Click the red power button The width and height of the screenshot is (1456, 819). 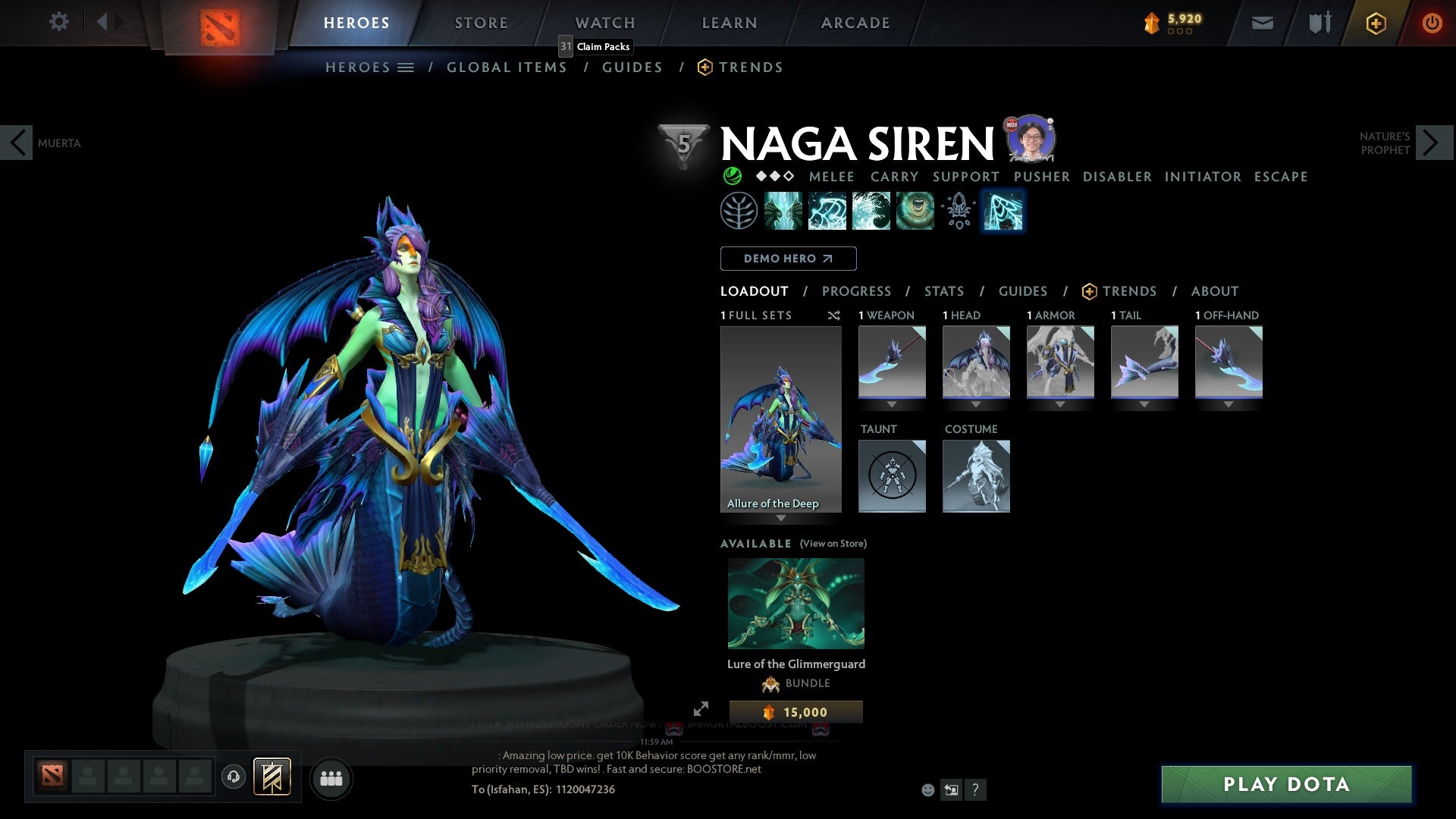pos(1432,23)
